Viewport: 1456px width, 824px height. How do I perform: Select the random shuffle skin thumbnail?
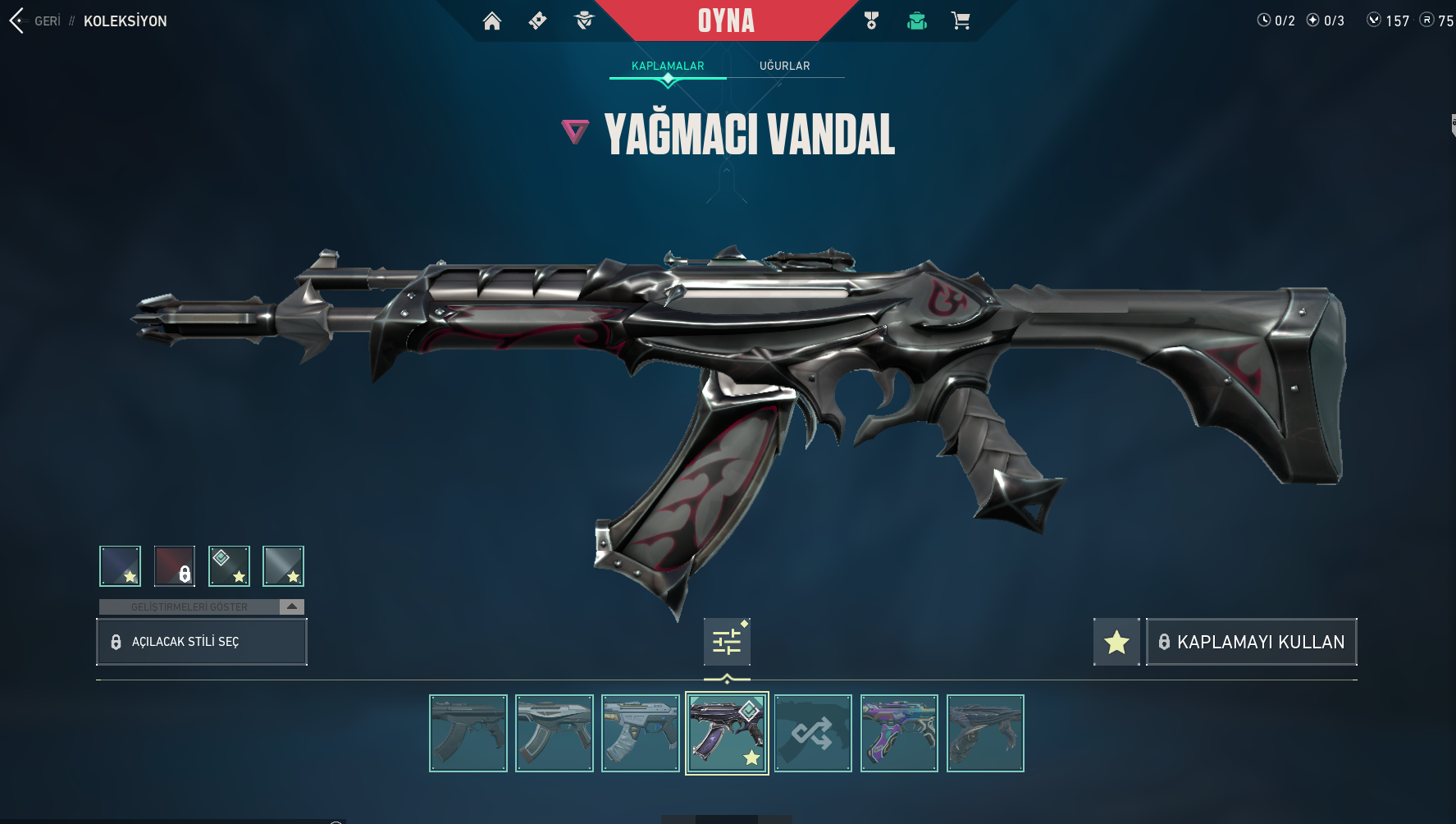[x=813, y=733]
